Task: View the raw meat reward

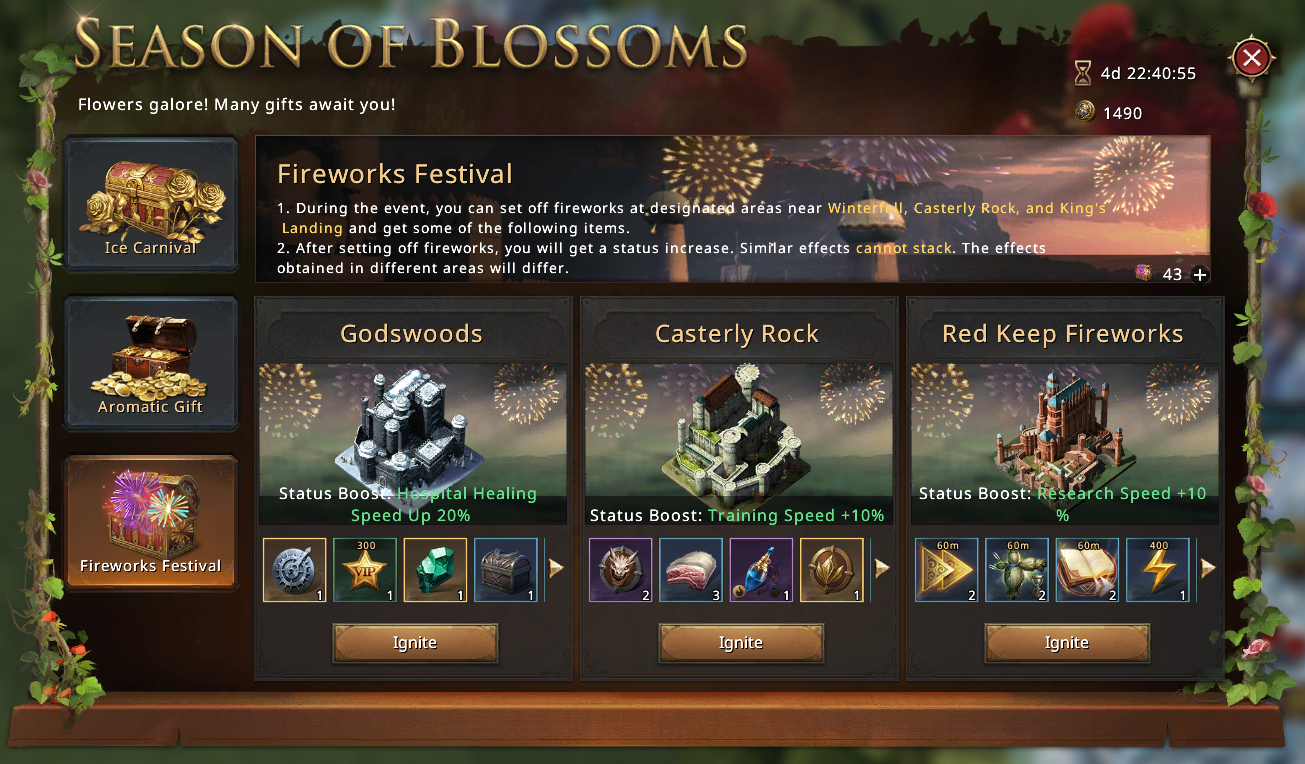Action: (691, 570)
